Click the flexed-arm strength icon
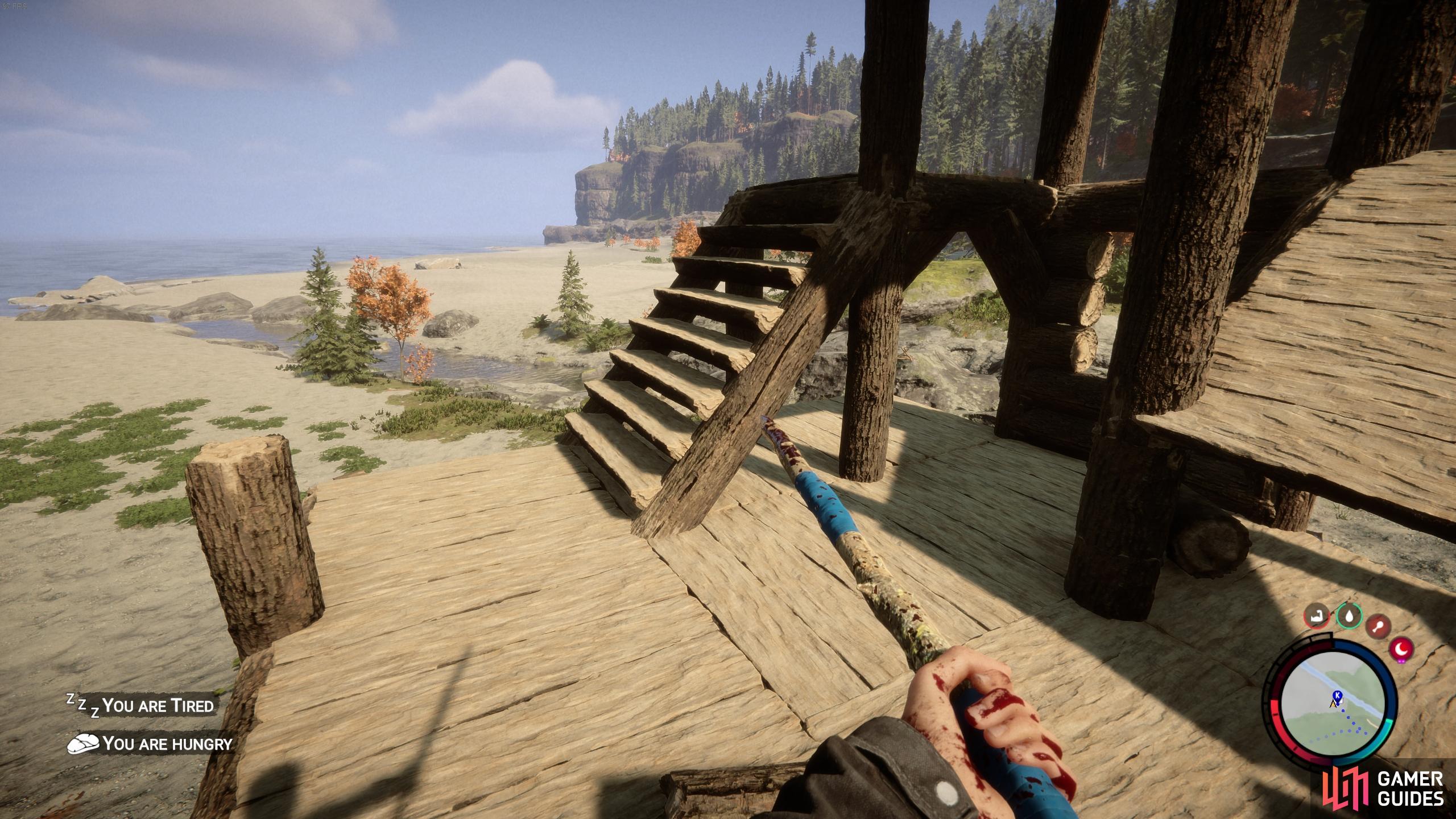 pyautogui.click(x=1317, y=617)
